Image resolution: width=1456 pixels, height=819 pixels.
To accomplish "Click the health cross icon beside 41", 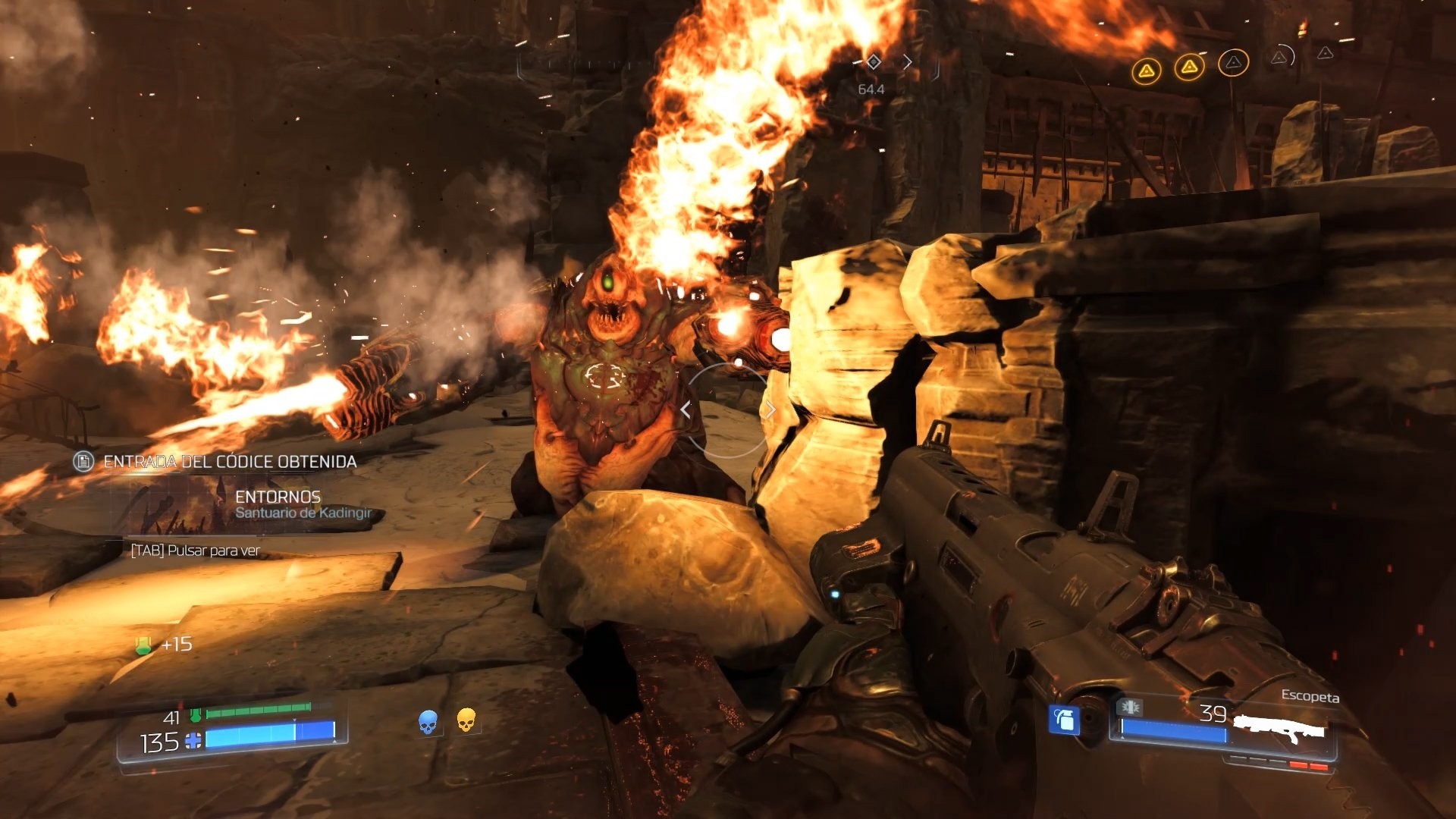I will point(196,715).
